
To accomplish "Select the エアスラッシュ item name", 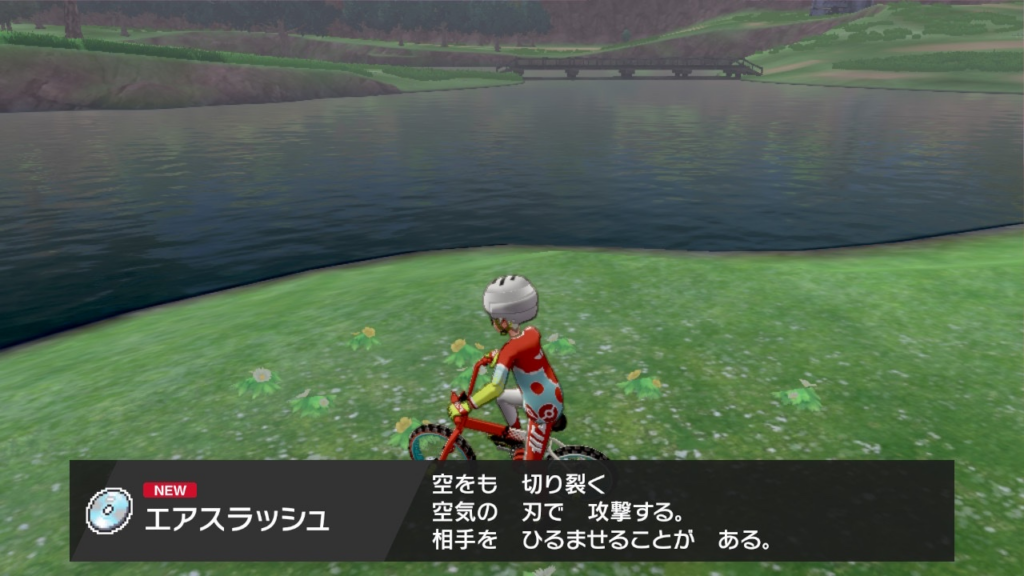I will pos(237,520).
